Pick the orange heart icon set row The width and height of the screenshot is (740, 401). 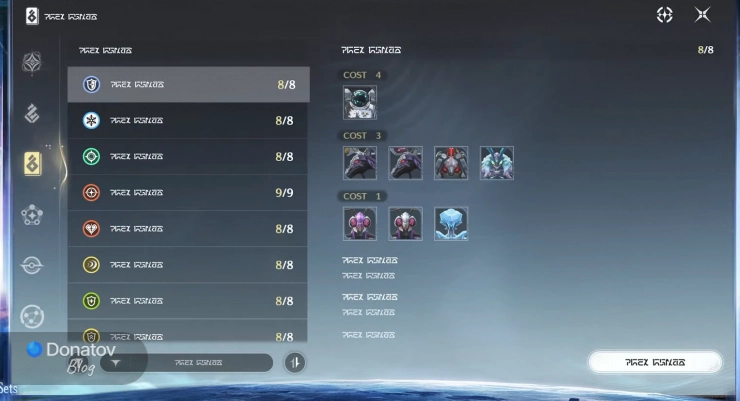click(188, 229)
